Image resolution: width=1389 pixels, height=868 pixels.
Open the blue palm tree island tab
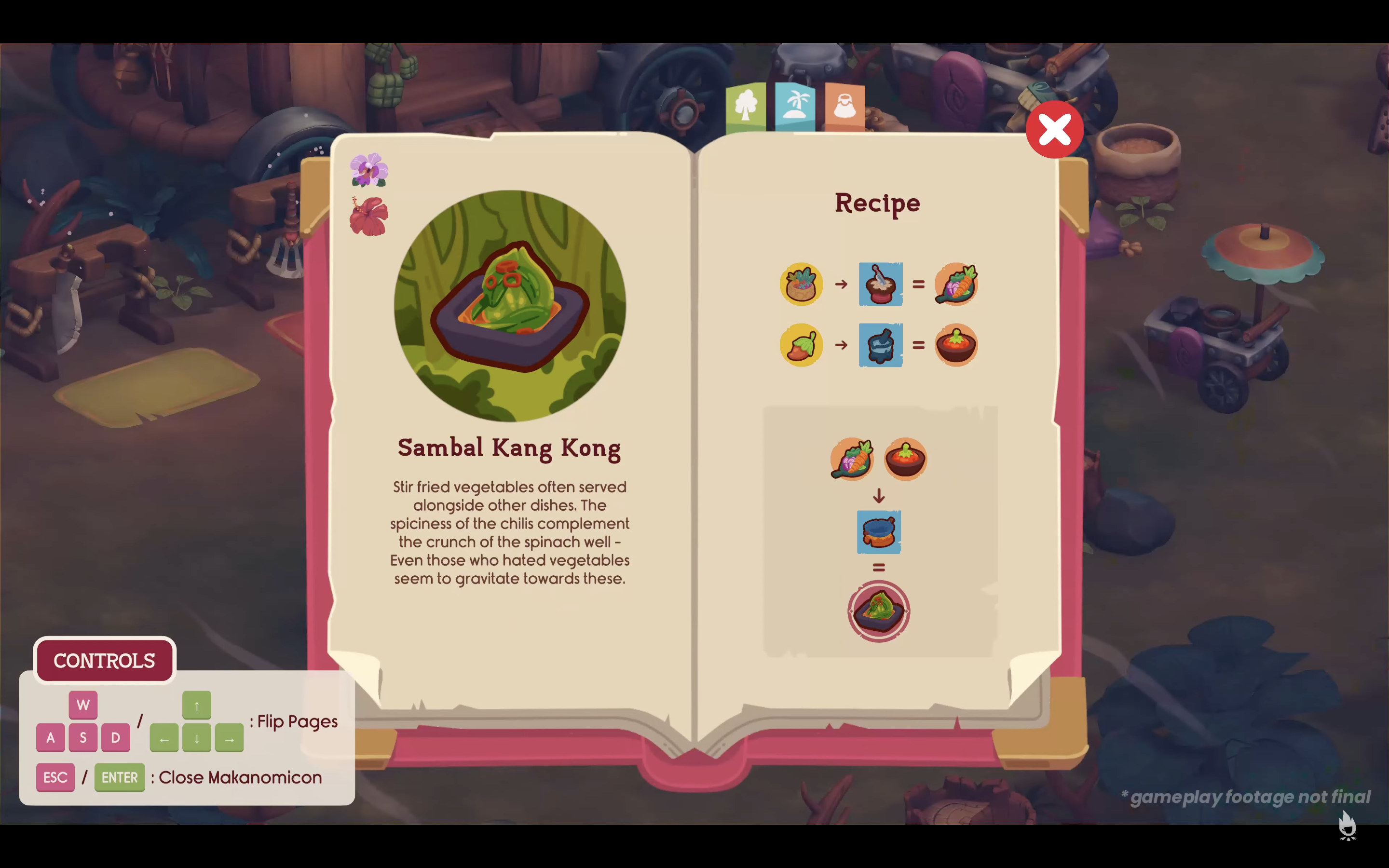[795, 107]
